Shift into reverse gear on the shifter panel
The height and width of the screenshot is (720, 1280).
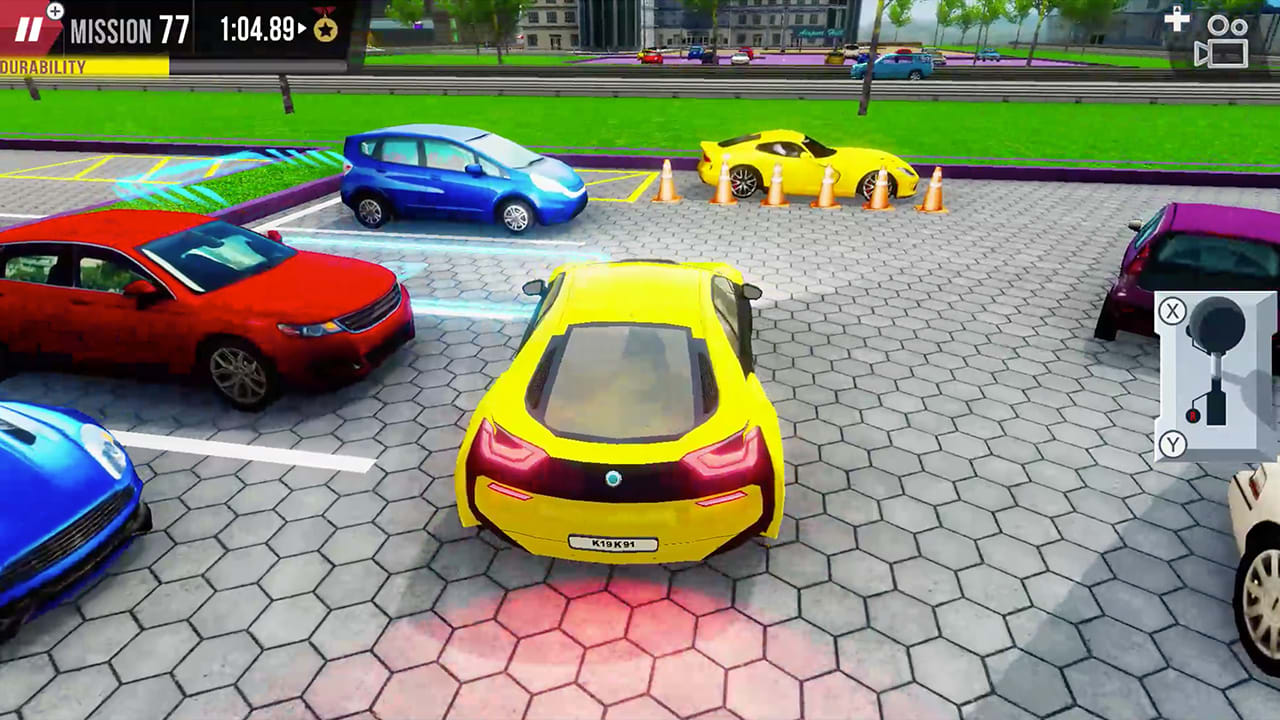pos(1172,442)
